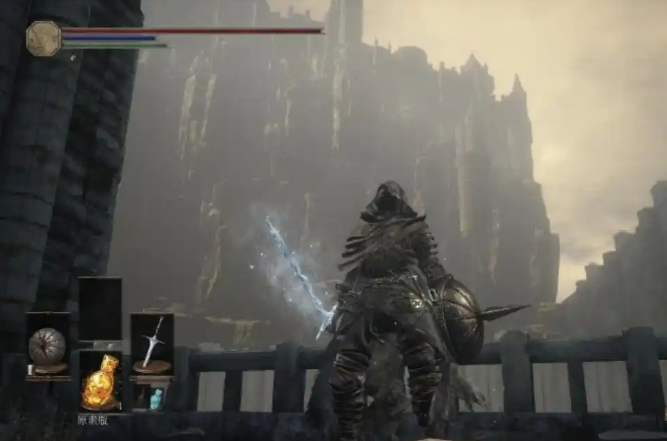Select the round shield left-hand slot
The image size is (667, 441).
47,346
